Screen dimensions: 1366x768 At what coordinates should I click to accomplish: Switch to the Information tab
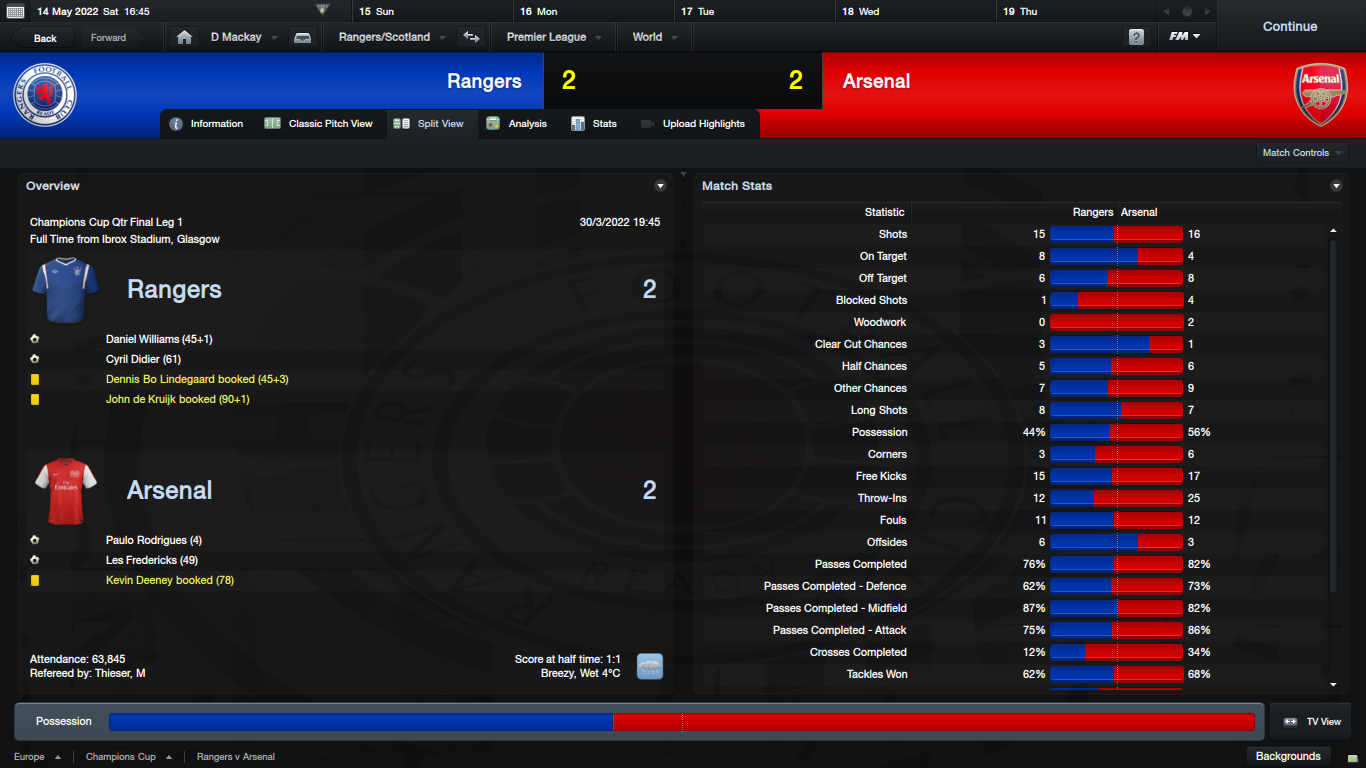pyautogui.click(x=207, y=124)
